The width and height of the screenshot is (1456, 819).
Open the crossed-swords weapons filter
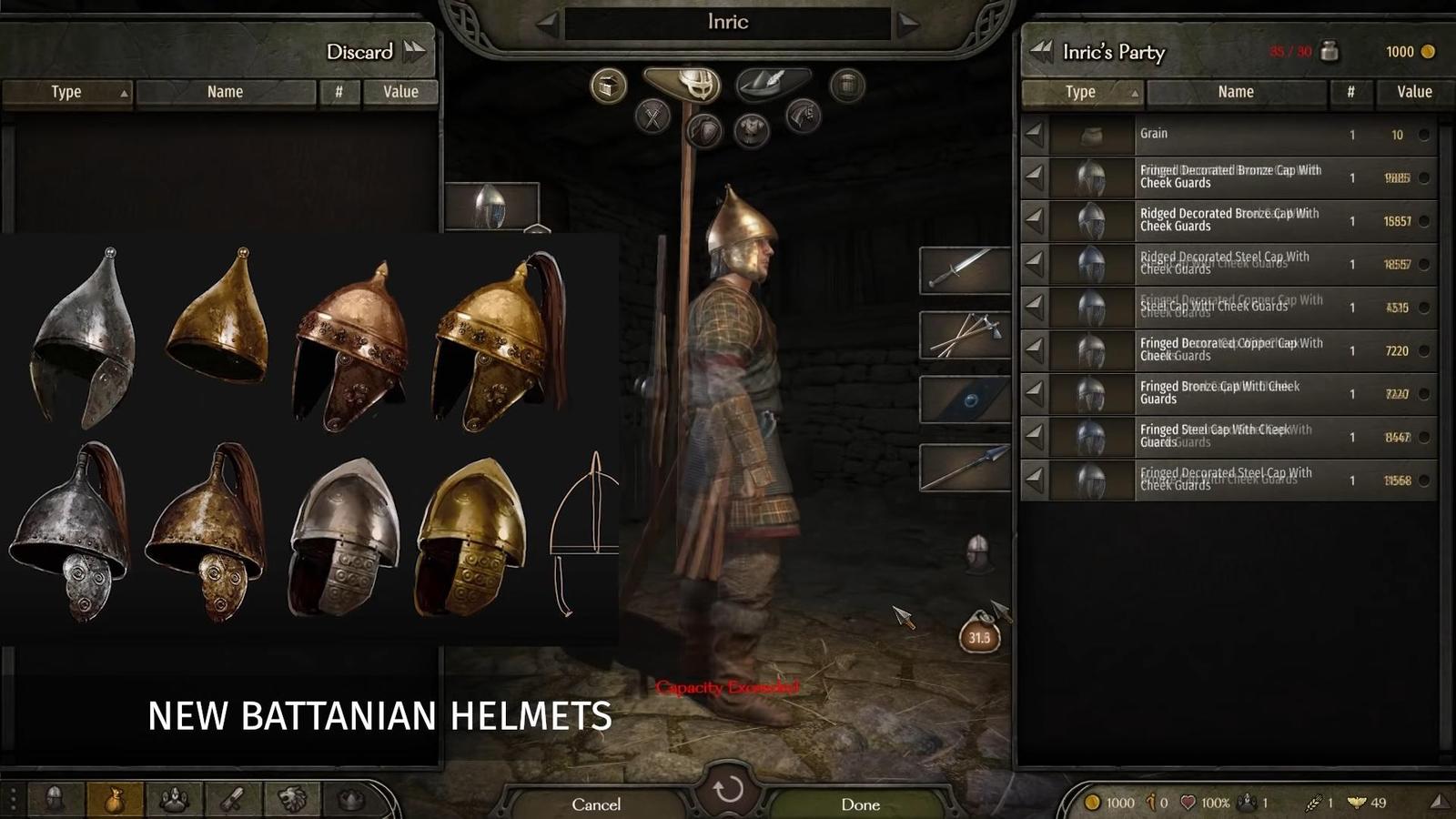click(x=653, y=116)
